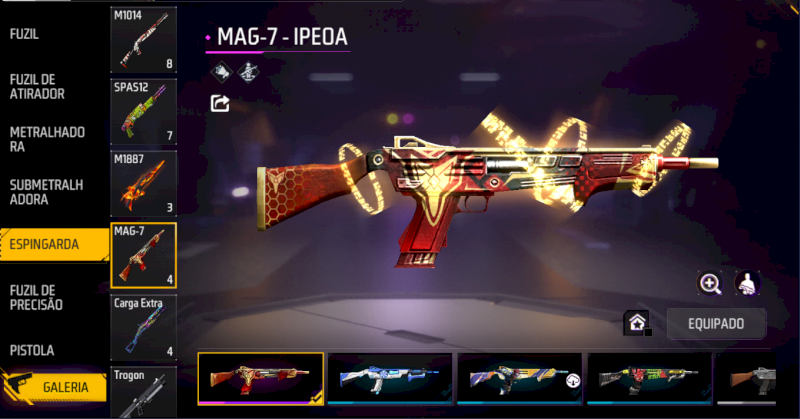Open the Carga Extra weapon tile
Viewport: 800px width, 419px height.
point(144,327)
